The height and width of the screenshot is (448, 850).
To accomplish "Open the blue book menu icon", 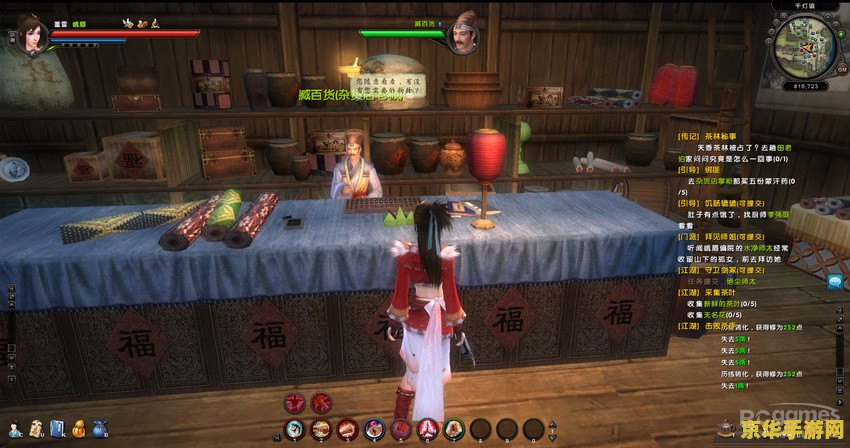I will coord(57,428).
